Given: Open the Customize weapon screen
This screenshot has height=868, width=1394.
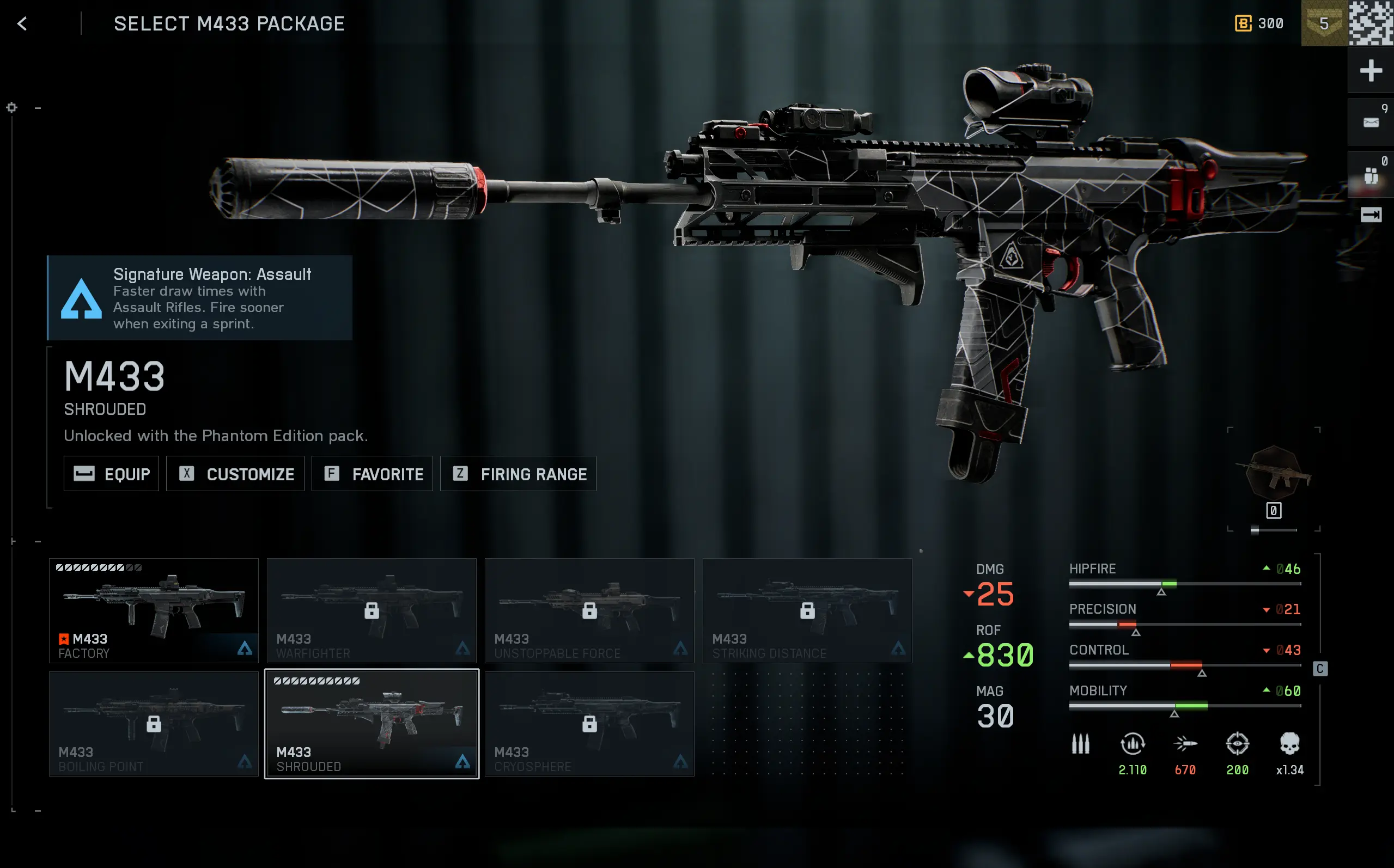Looking at the screenshot, I should pos(235,474).
